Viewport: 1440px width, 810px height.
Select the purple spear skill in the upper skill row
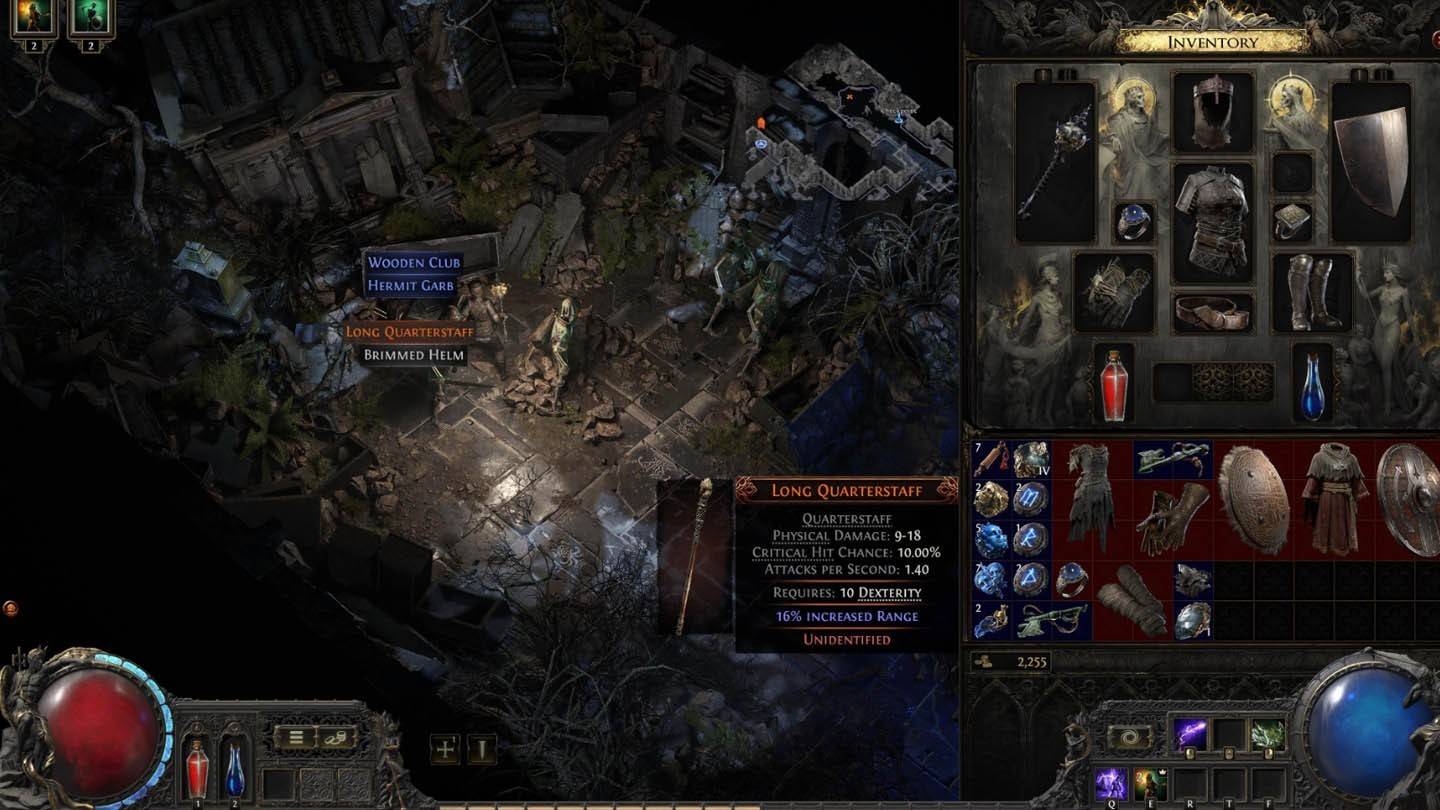(x=1187, y=731)
